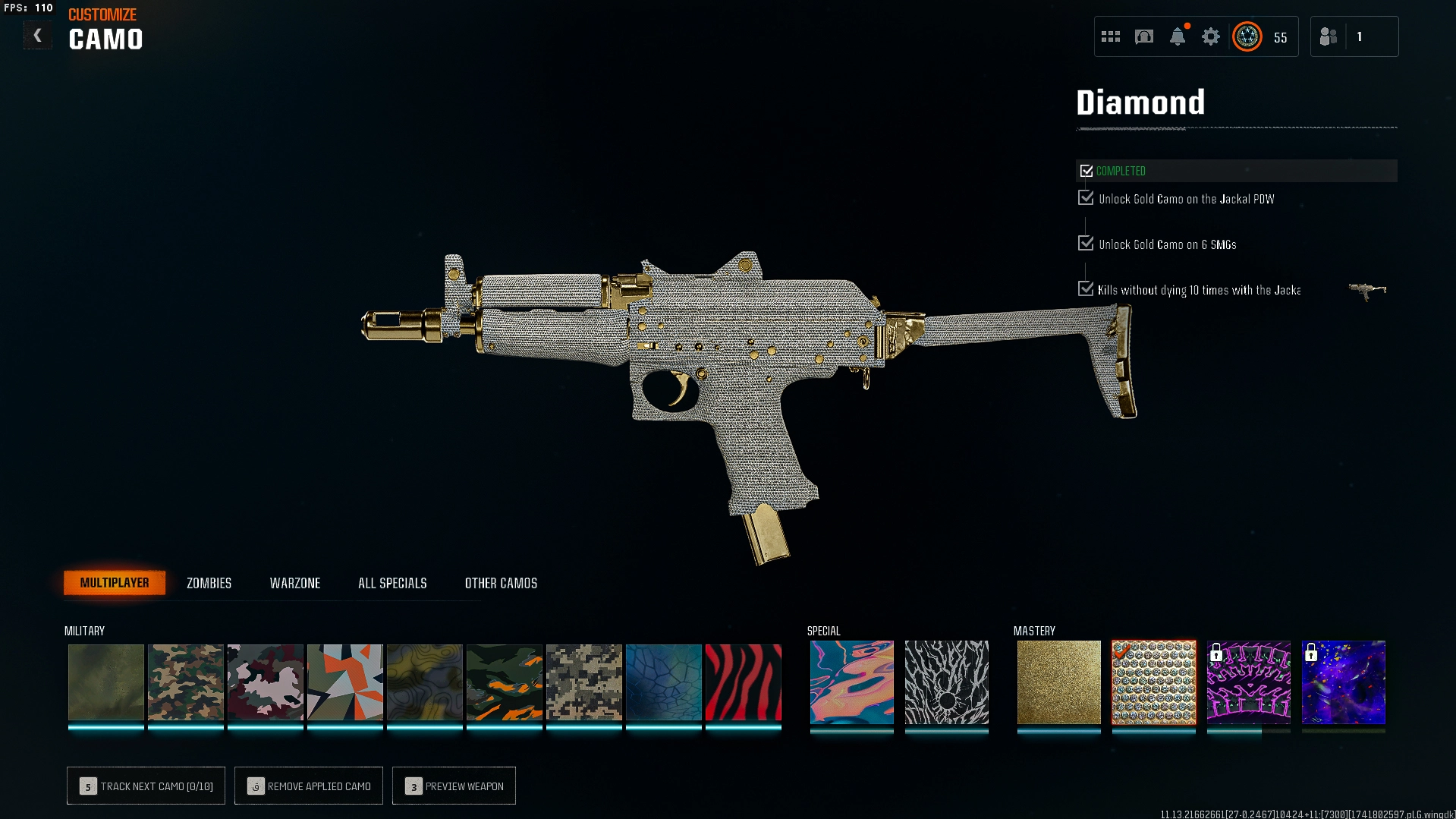Image resolution: width=1456 pixels, height=819 pixels.
Task: Select the Diamond mastery camo swatch
Action: (x=1153, y=682)
